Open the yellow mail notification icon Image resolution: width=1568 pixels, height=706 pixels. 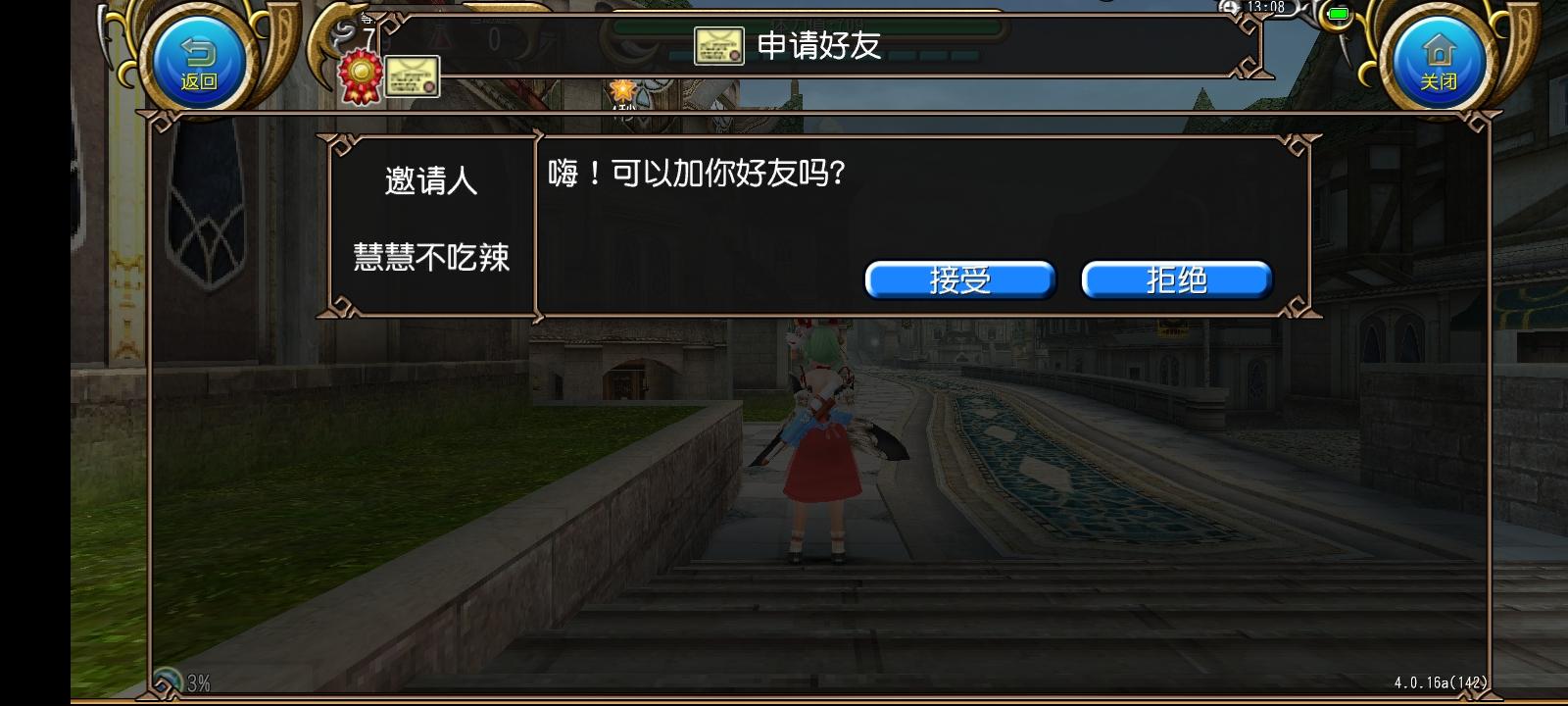tap(413, 78)
